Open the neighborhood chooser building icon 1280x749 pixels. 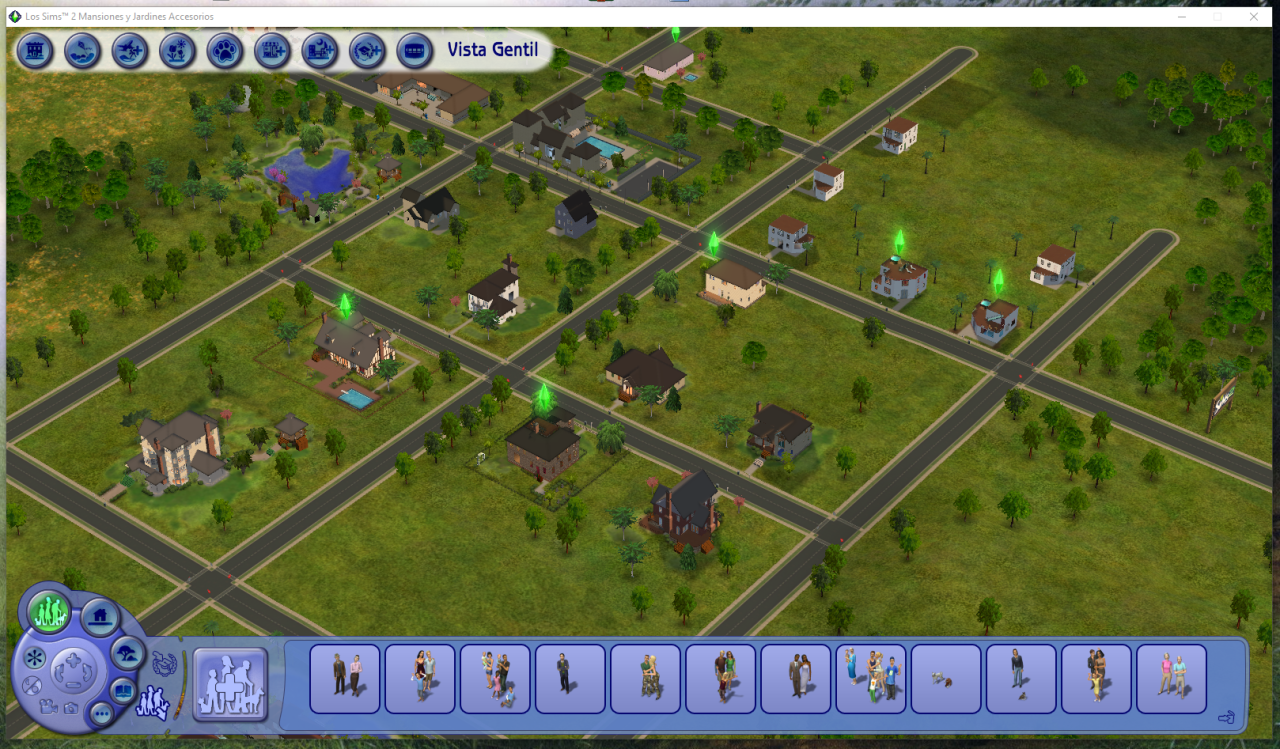pos(35,50)
